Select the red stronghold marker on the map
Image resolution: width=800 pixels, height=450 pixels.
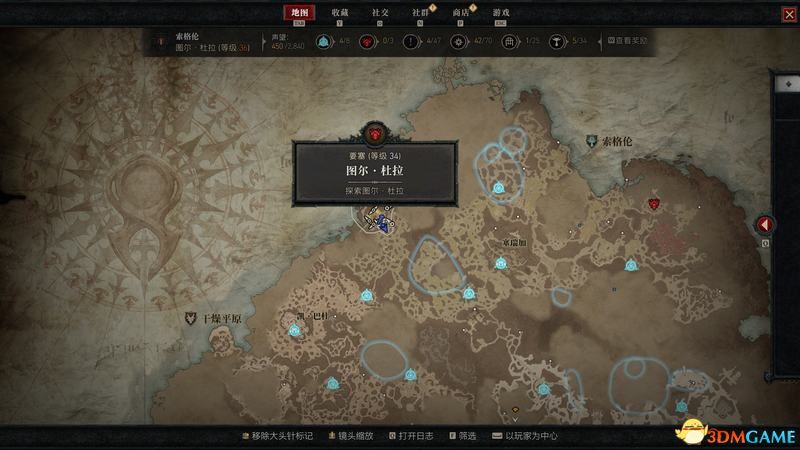click(653, 204)
